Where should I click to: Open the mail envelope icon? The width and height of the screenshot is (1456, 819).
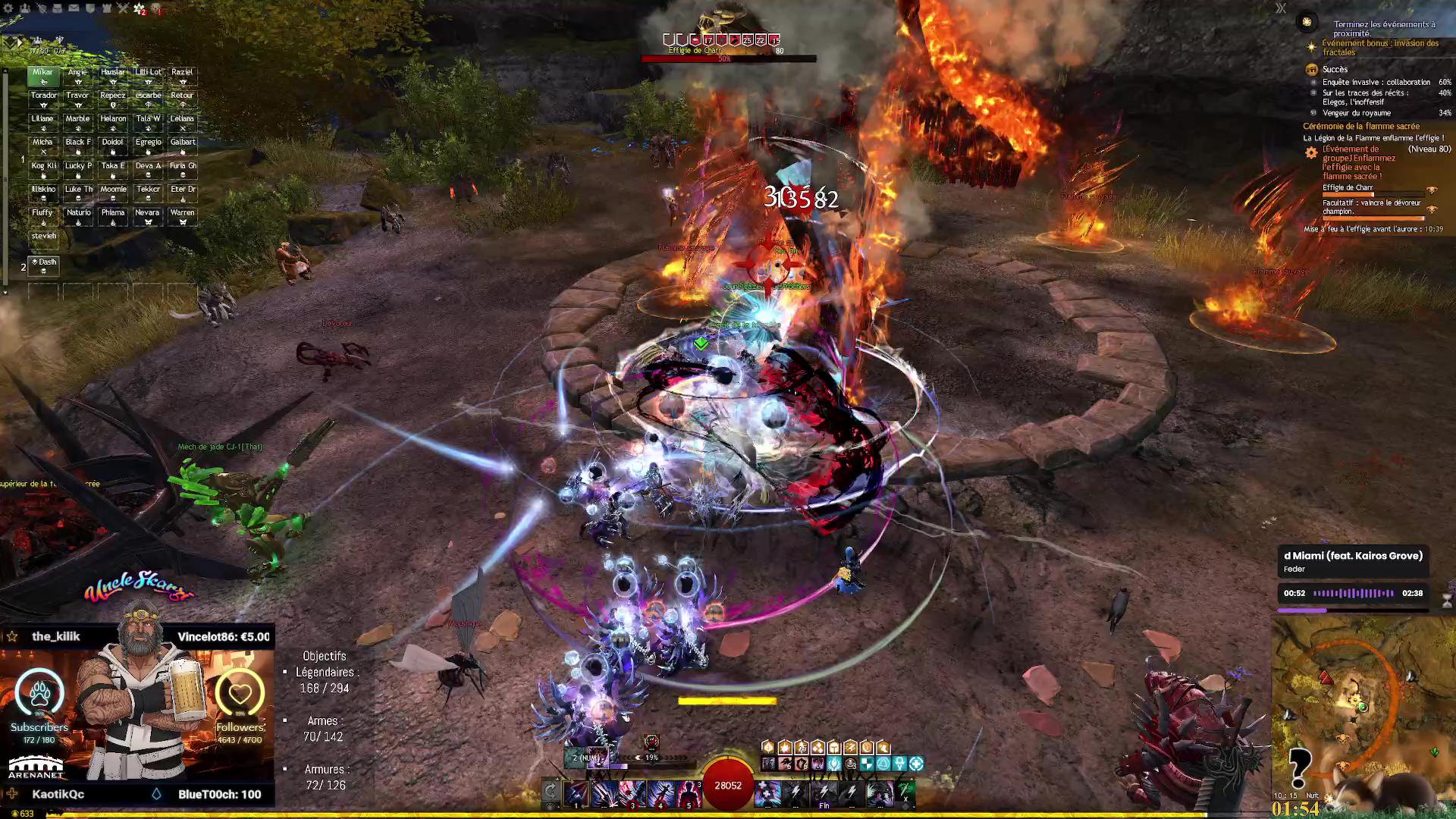pos(74,8)
